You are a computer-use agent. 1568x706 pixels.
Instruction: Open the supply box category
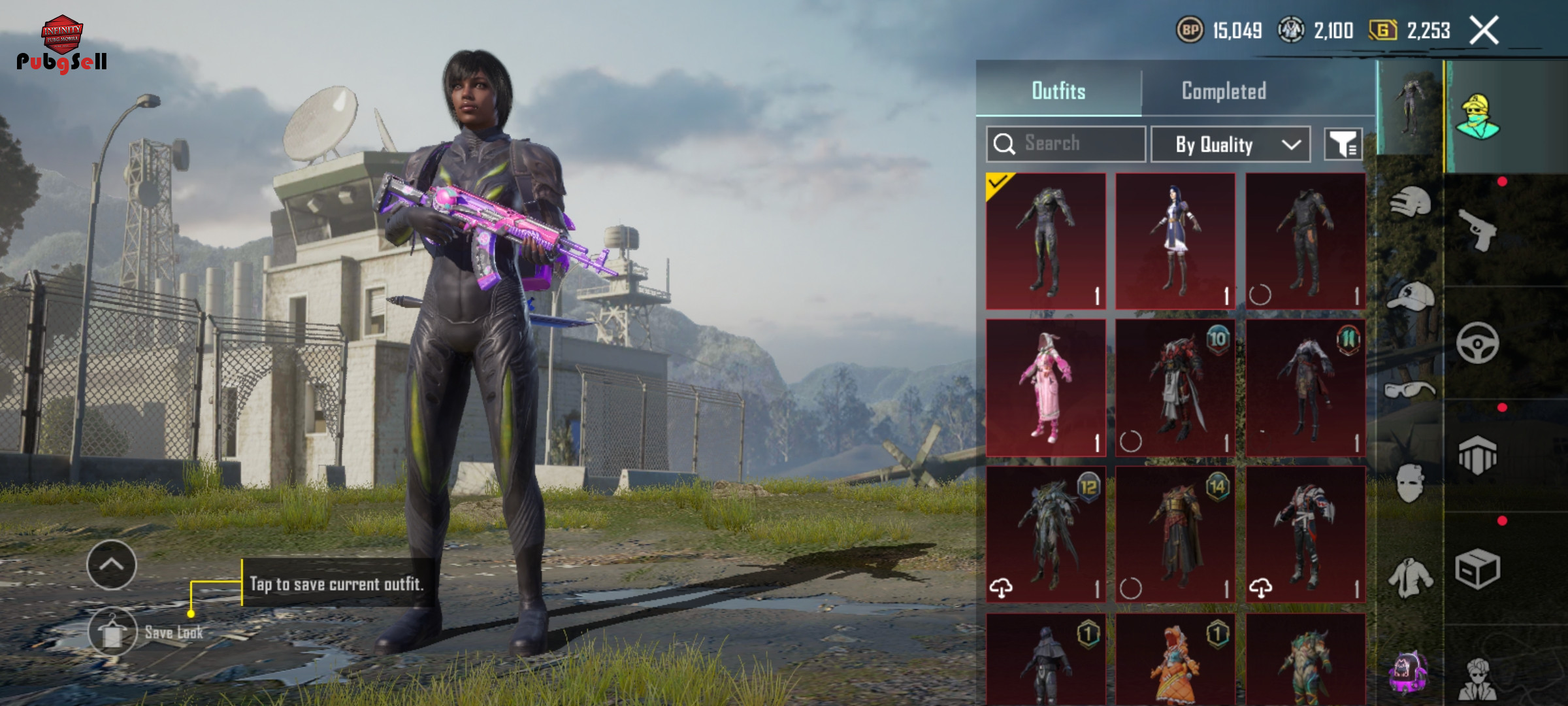coord(1477,569)
